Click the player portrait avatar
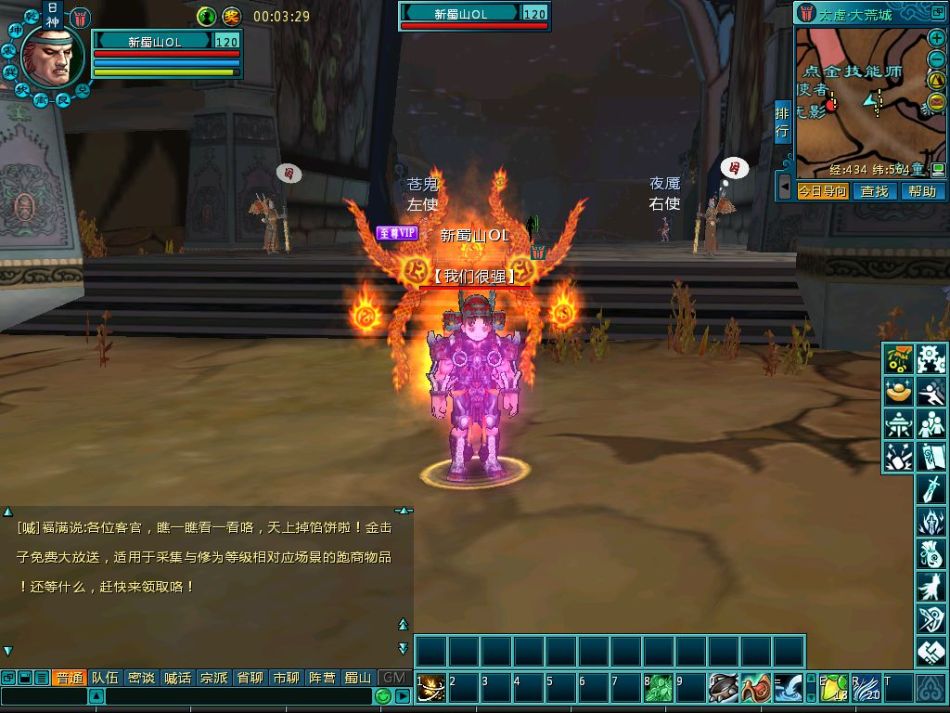950x713 pixels. tap(48, 55)
